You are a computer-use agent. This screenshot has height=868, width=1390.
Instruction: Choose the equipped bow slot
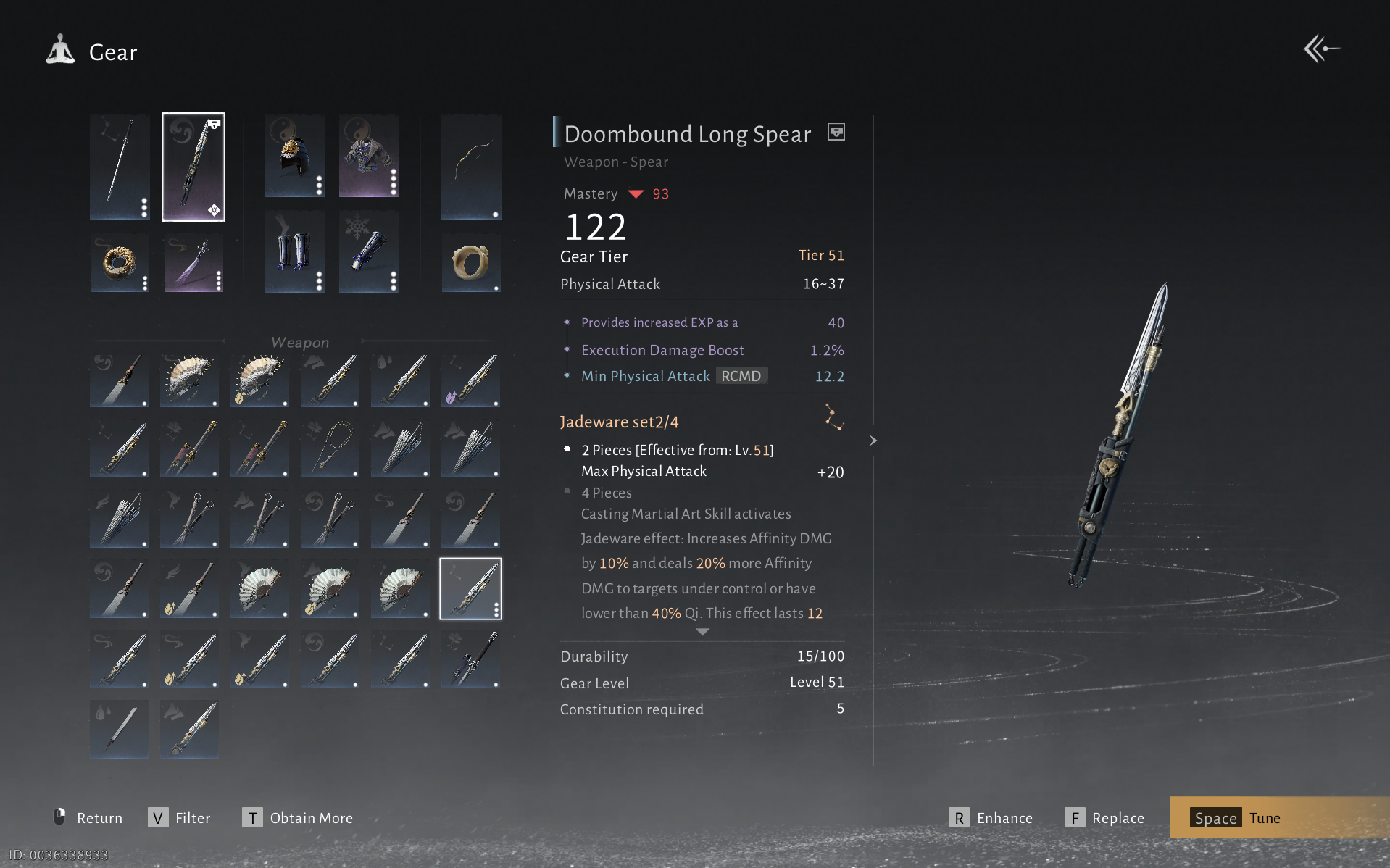tap(471, 167)
